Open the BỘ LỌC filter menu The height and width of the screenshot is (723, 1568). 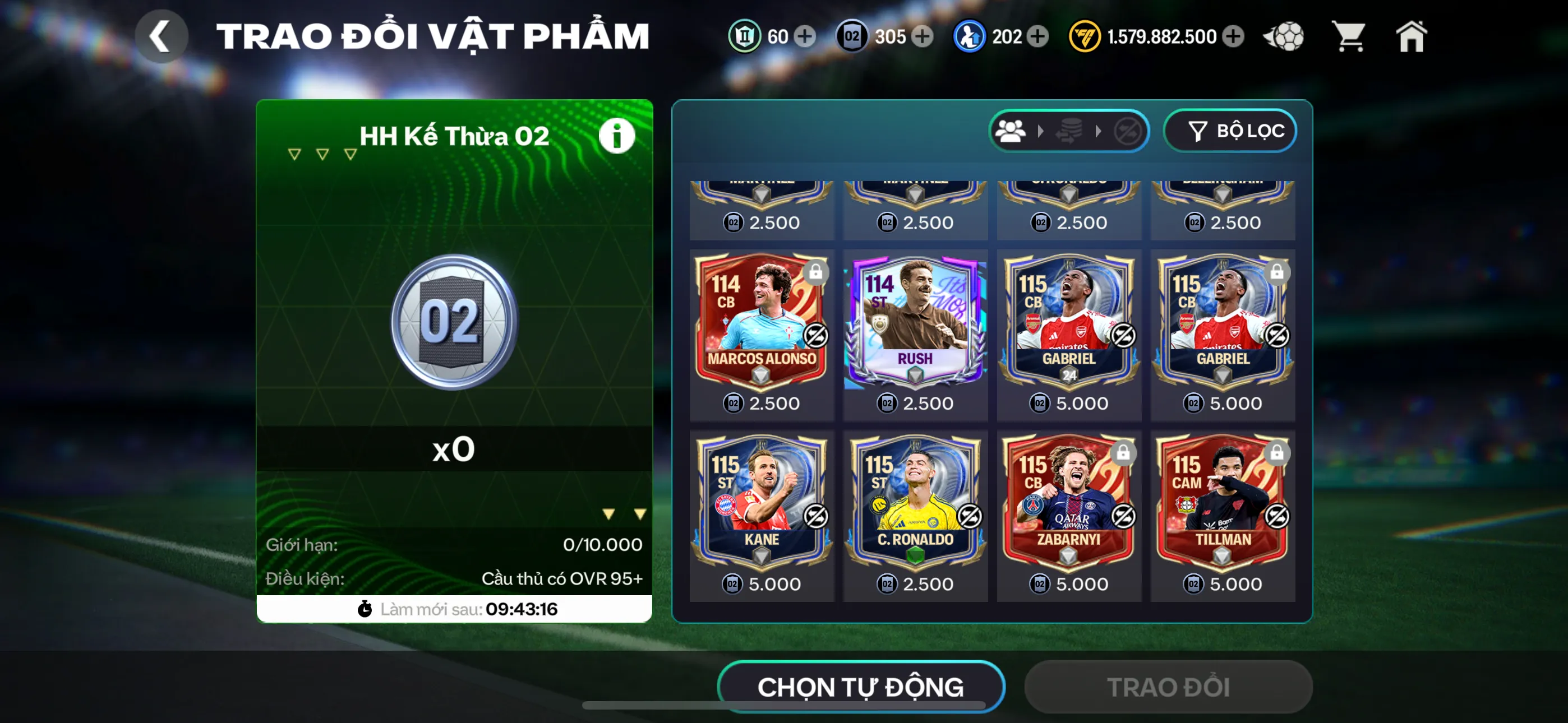(x=1230, y=130)
